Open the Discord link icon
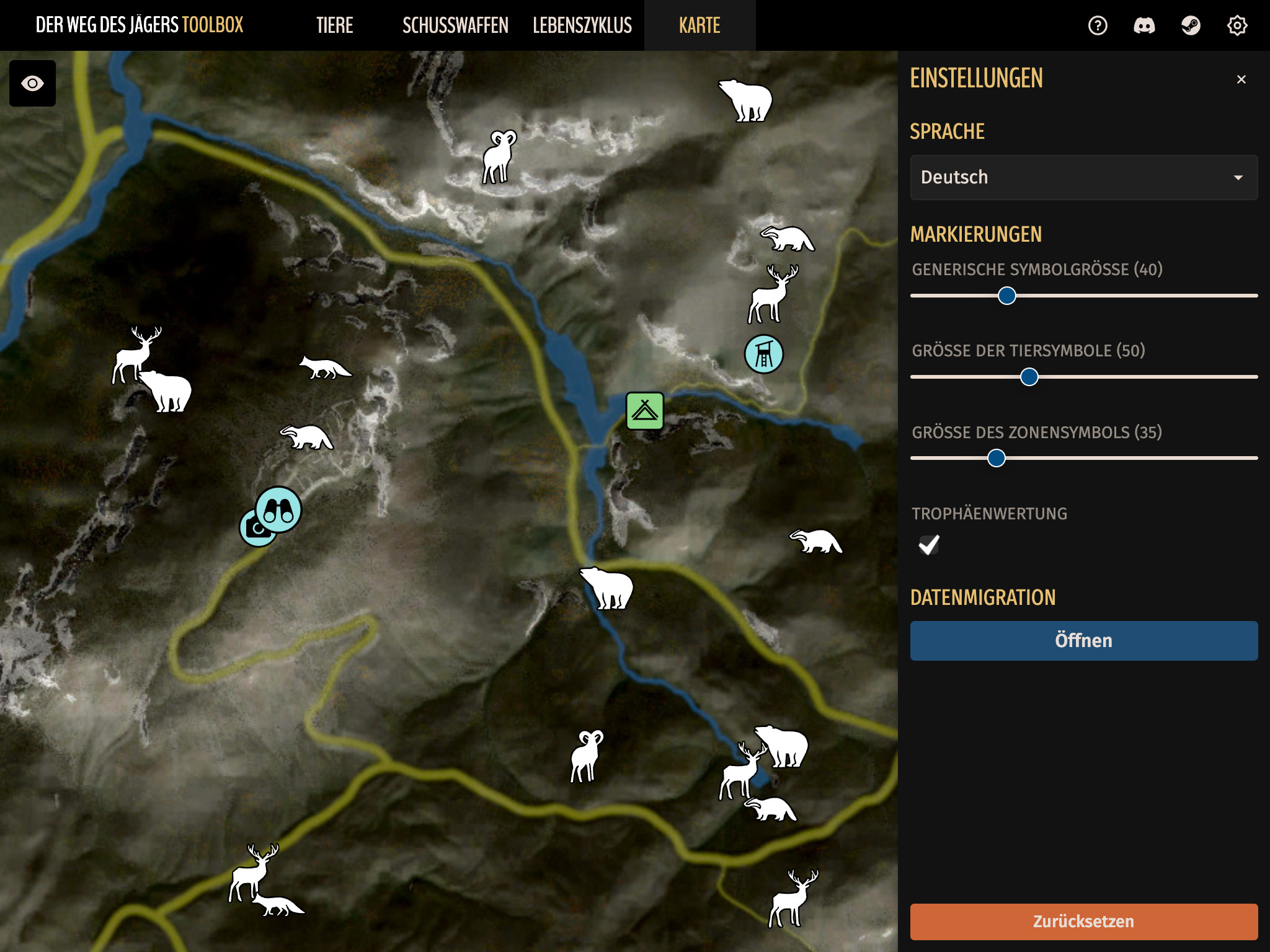This screenshot has width=1270, height=952. (x=1144, y=25)
